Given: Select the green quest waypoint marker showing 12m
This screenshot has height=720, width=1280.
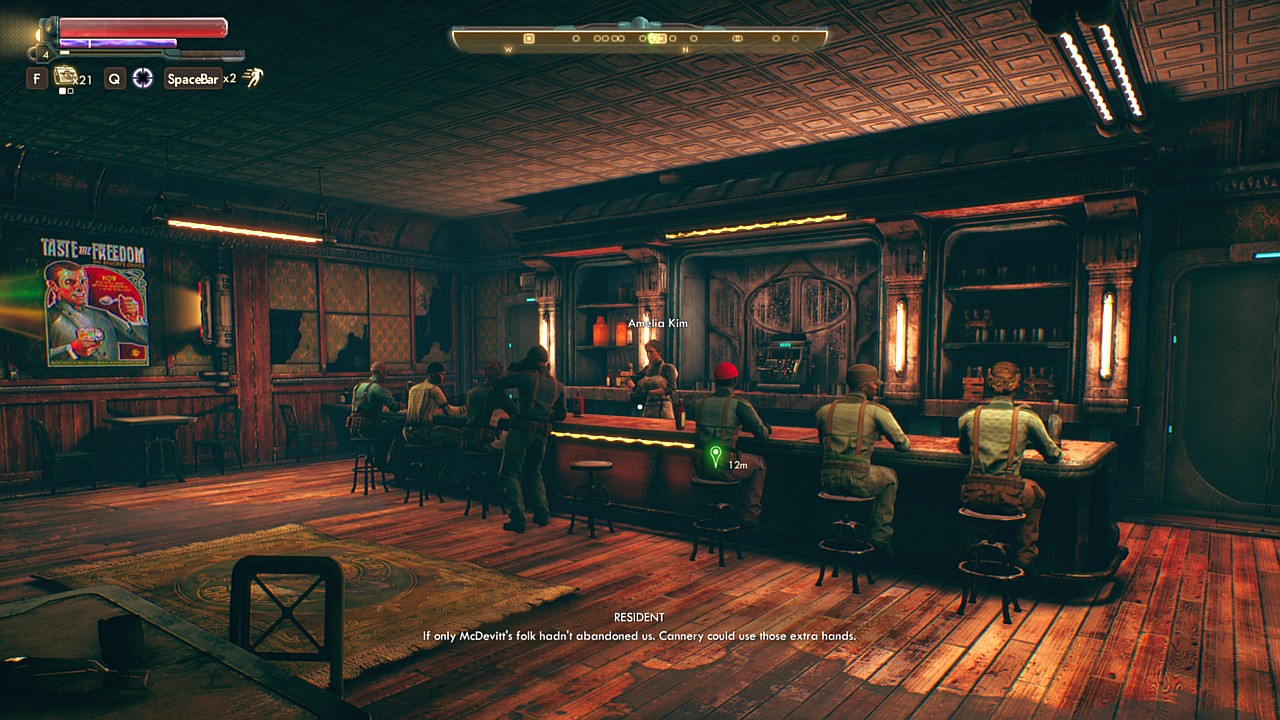Looking at the screenshot, I should coord(715,458).
